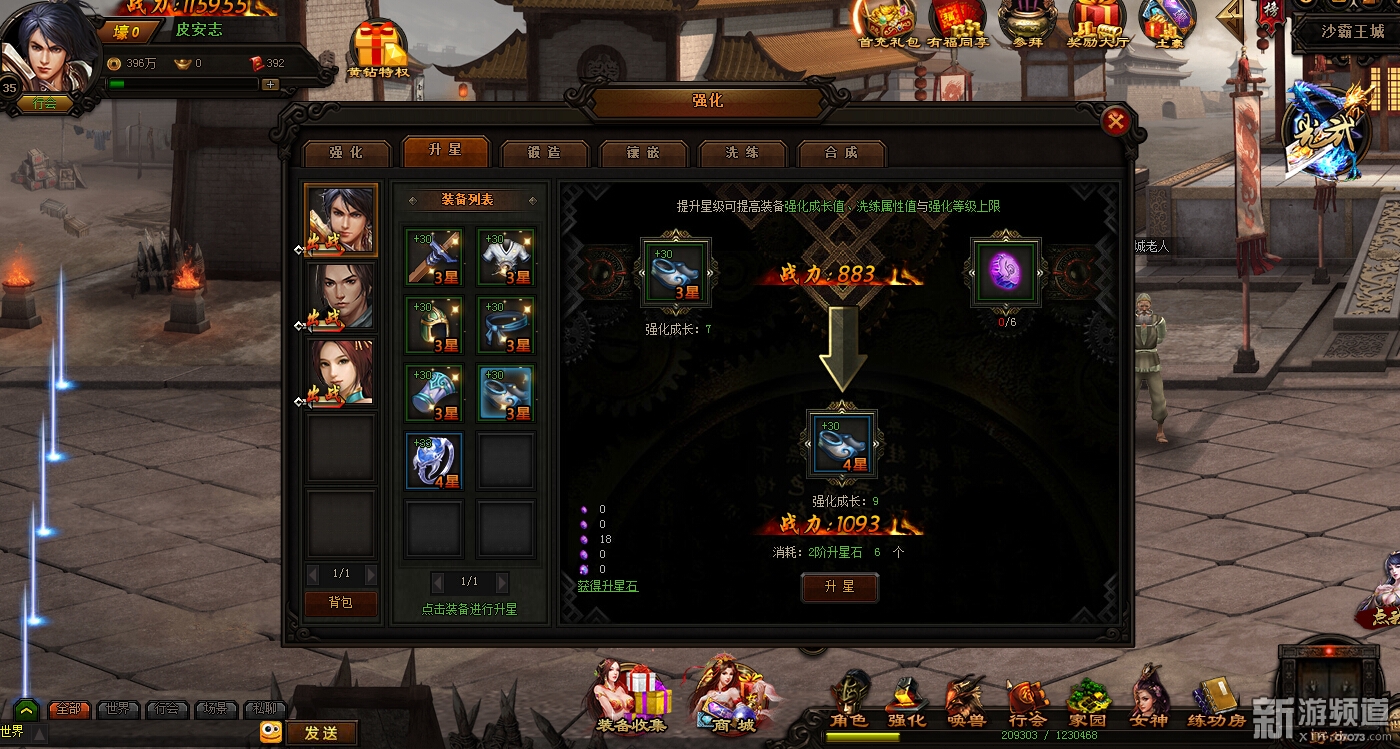Pick the red-haired female hero portrait
Image resolution: width=1400 pixels, height=749 pixels.
340,373
